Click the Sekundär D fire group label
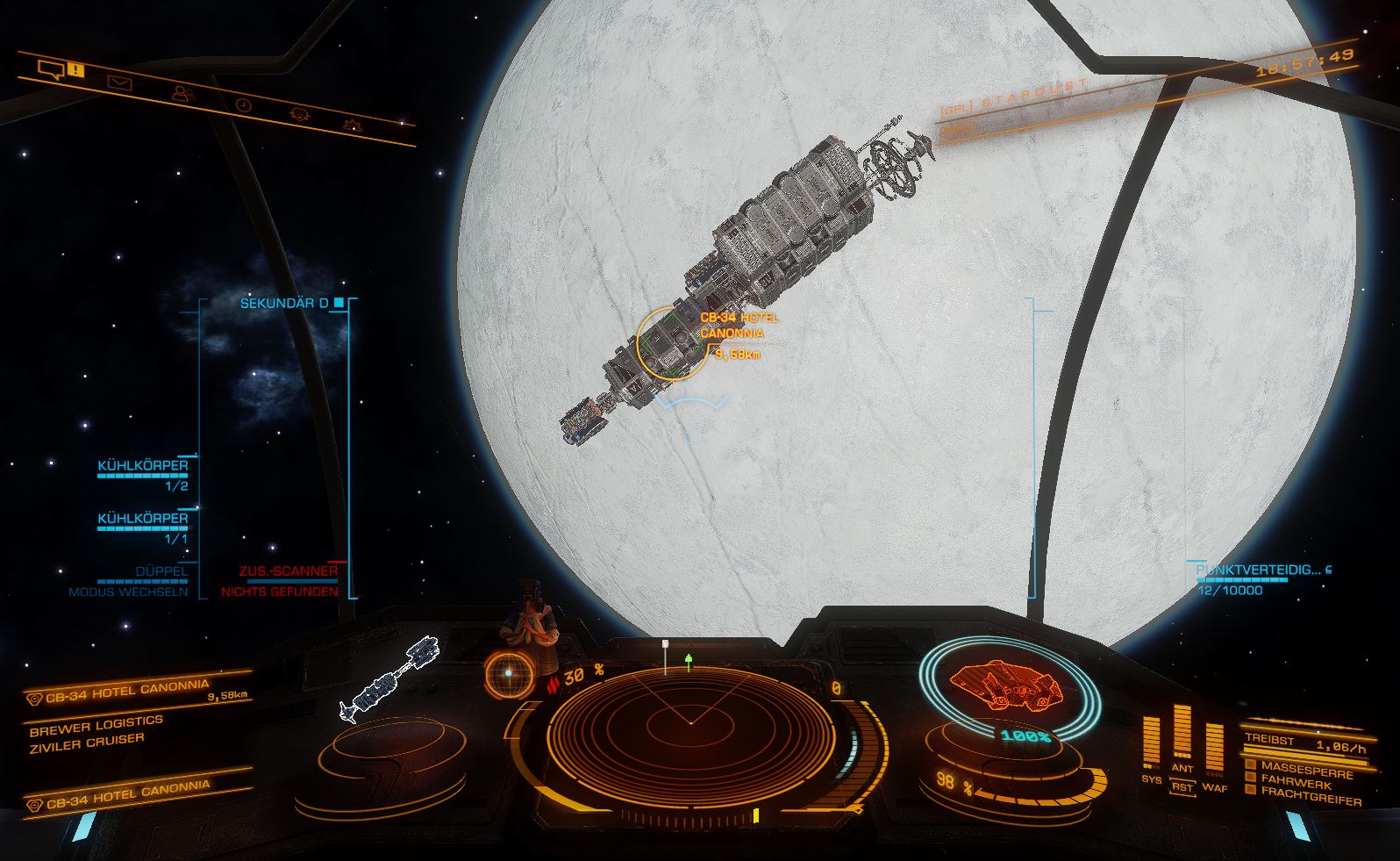 click(283, 304)
